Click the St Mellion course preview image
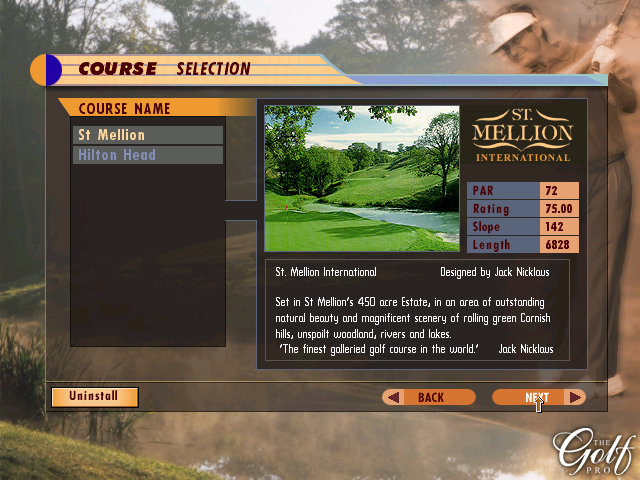Screen dimensions: 640x480 tap(362, 178)
